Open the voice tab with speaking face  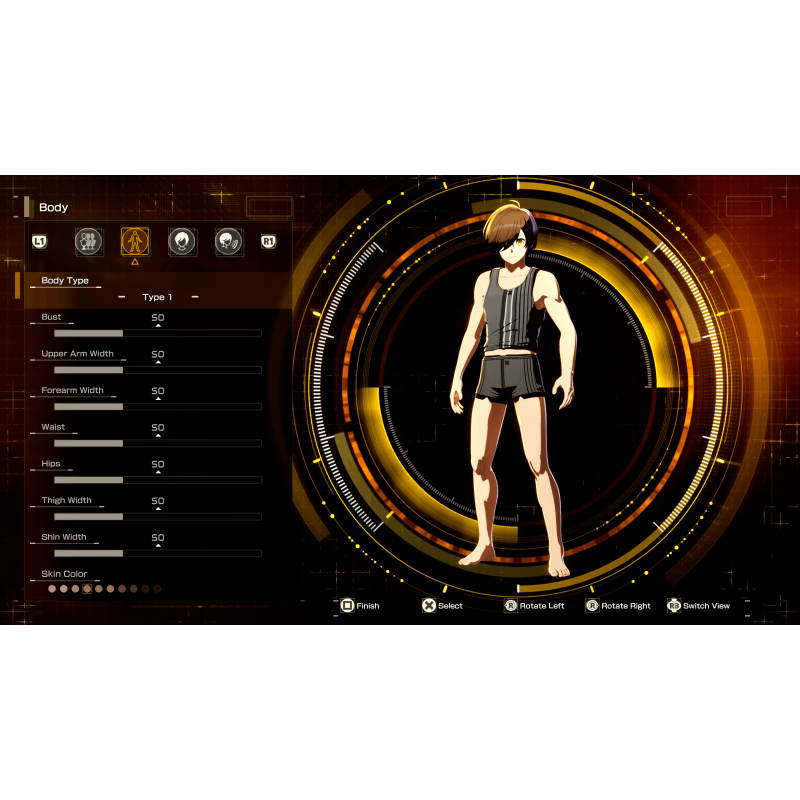(x=229, y=241)
